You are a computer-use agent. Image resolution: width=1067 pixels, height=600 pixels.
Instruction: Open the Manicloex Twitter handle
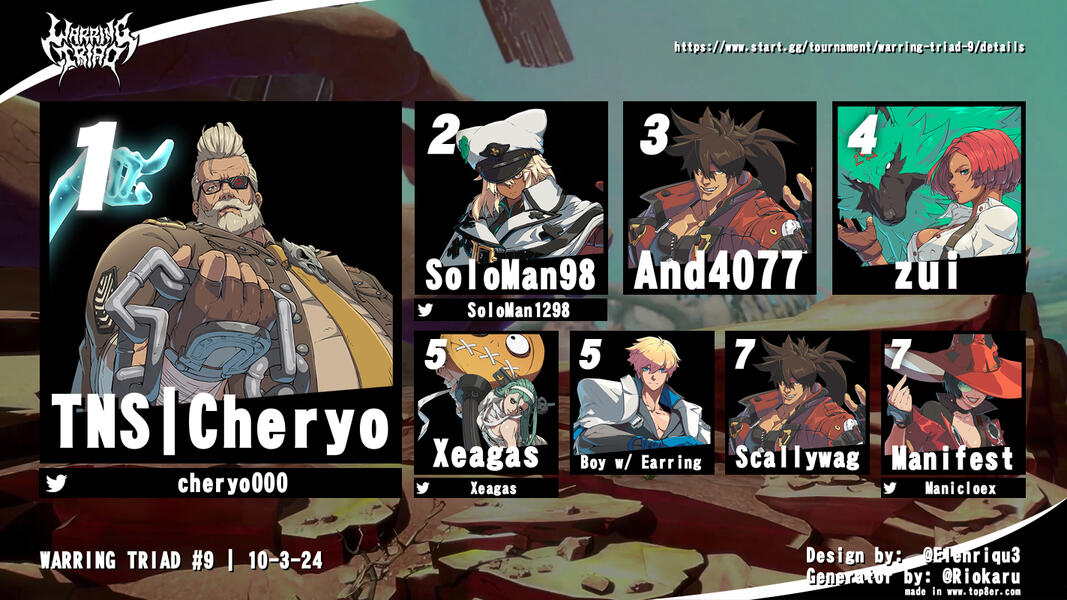click(x=953, y=488)
